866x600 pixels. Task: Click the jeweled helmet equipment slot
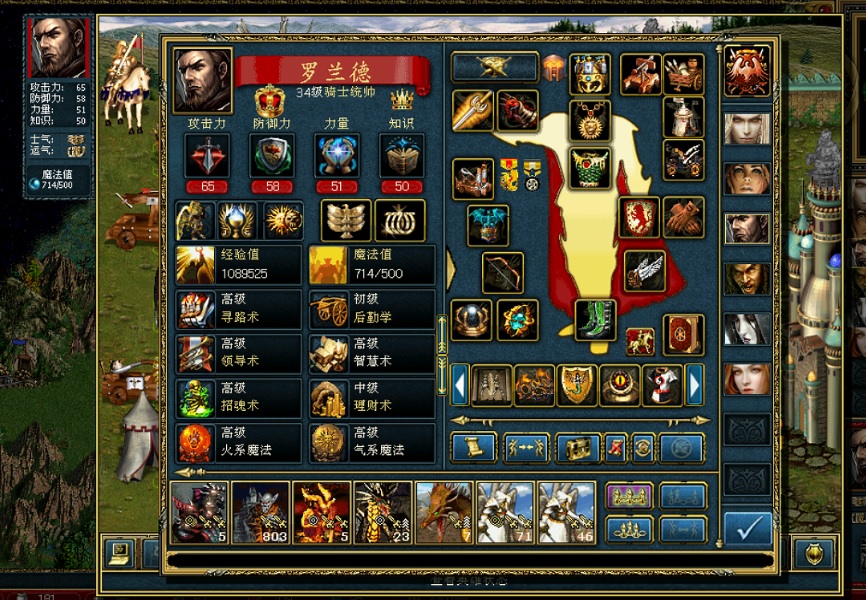click(590, 74)
